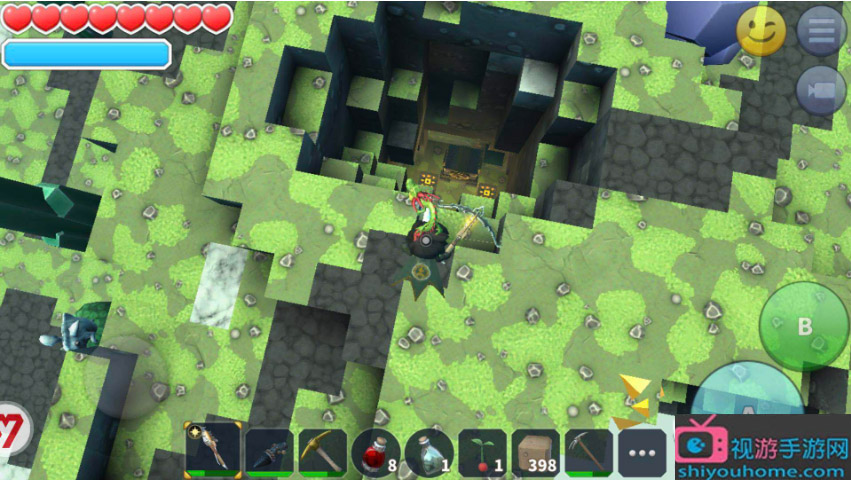
Task: Select the dark dagger hotbar slot
Action: click(x=267, y=450)
